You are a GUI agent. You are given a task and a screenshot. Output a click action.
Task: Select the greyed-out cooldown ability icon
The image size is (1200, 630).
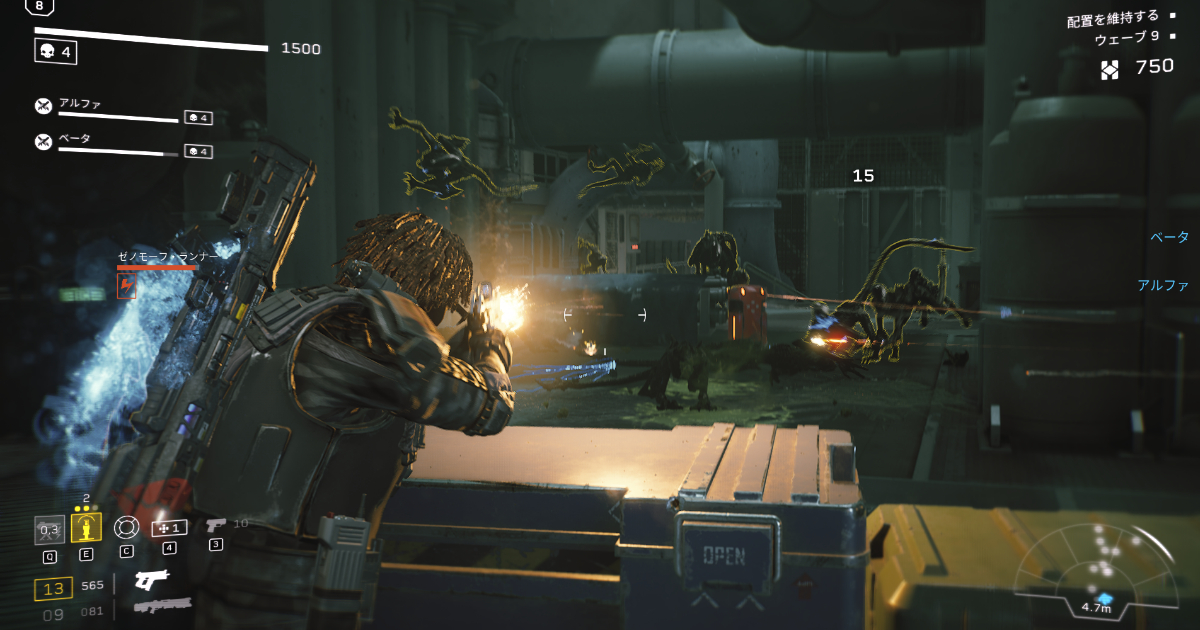click(x=49, y=529)
